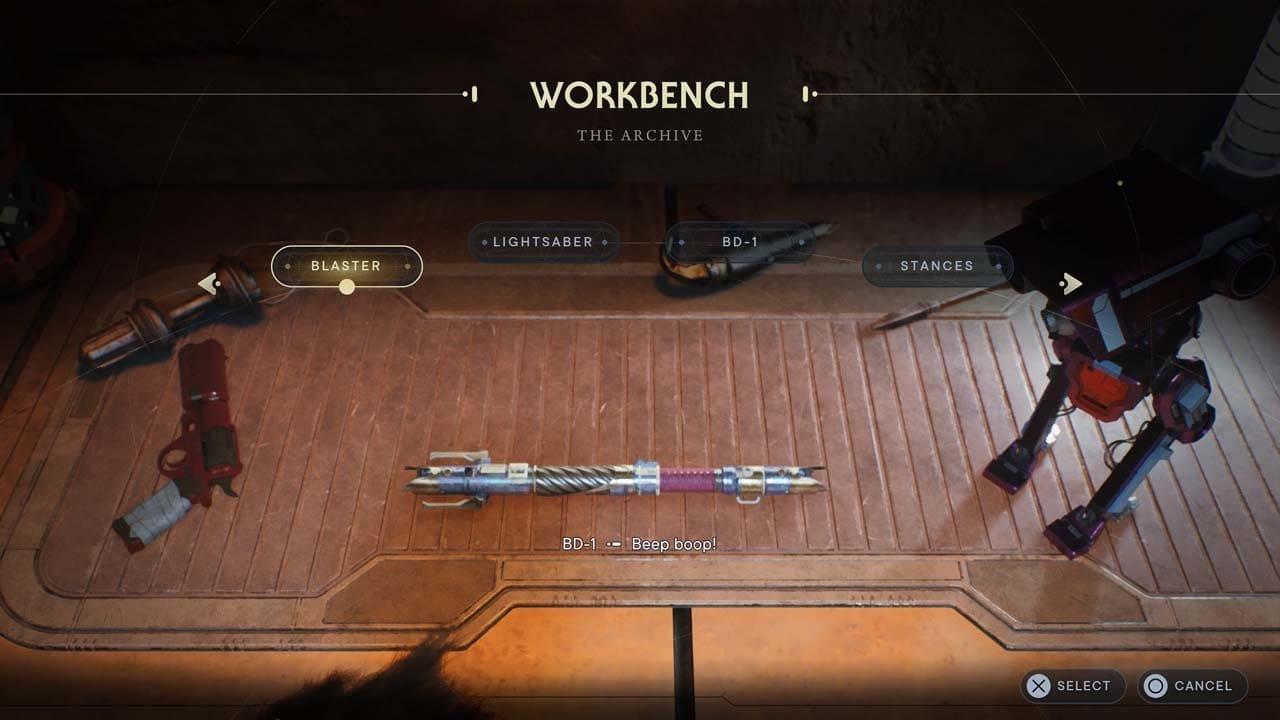1280x720 pixels.
Task: Open the BD-1 customization tab
Action: coord(740,242)
